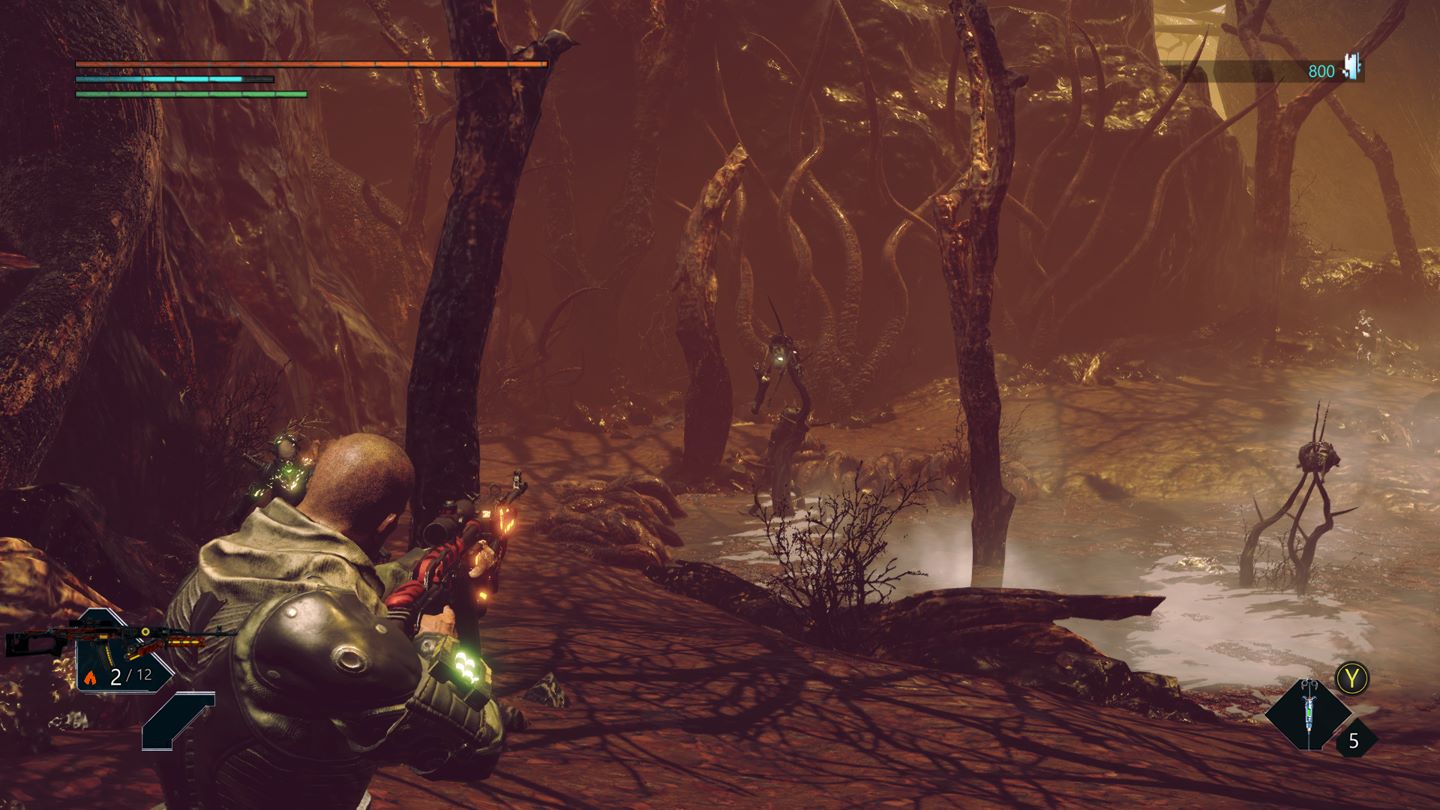Click the Y controller button prompt
This screenshot has height=810, width=1440.
[x=1352, y=677]
